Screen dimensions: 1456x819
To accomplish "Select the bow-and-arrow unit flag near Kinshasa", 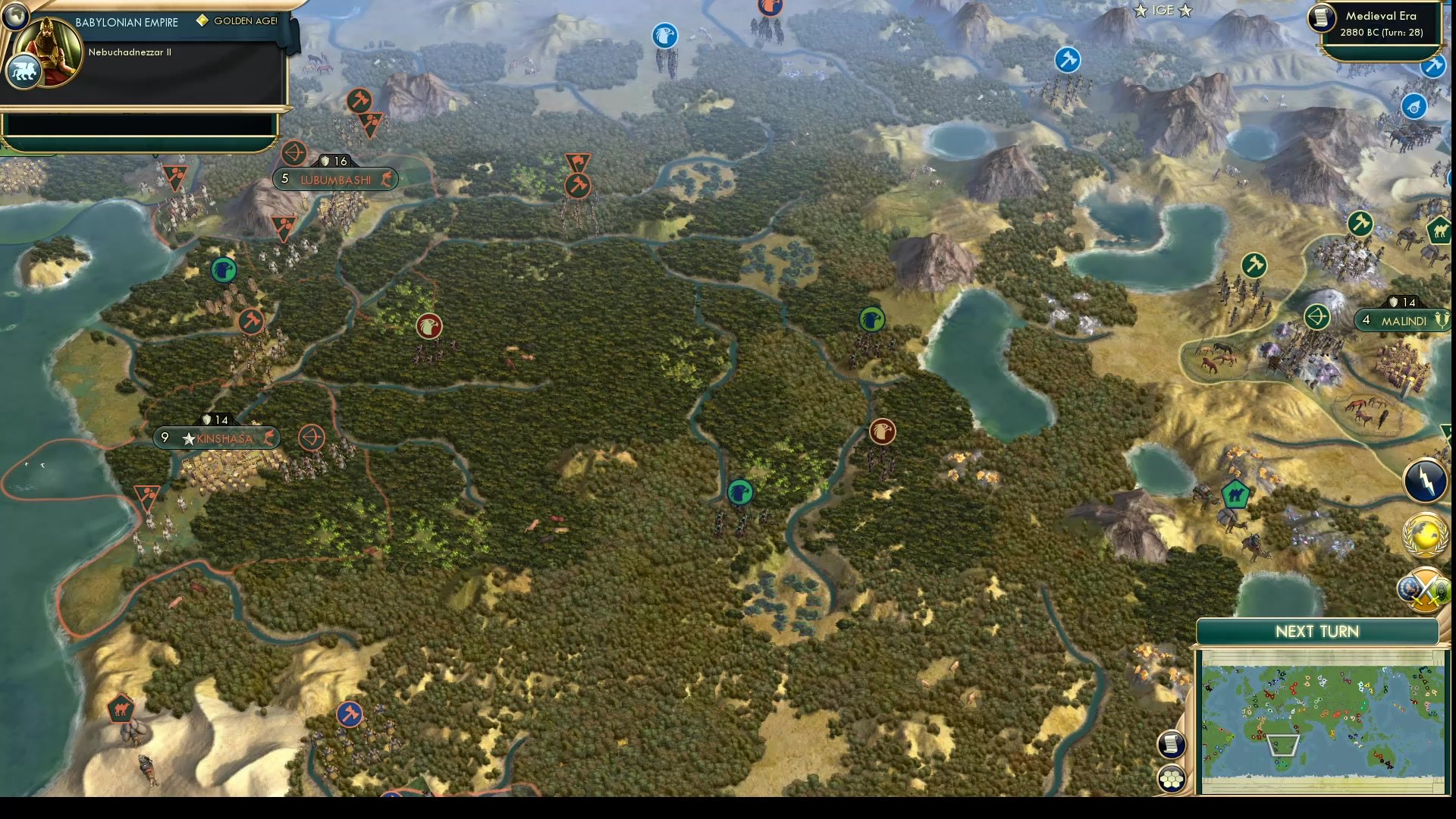I will [311, 438].
